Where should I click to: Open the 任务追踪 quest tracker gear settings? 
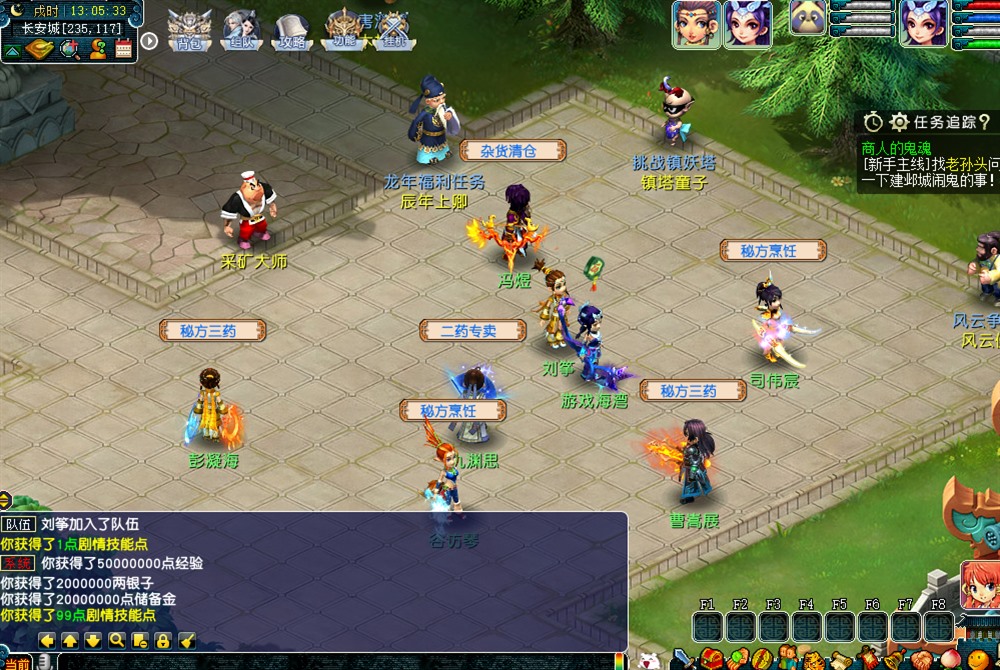click(899, 122)
